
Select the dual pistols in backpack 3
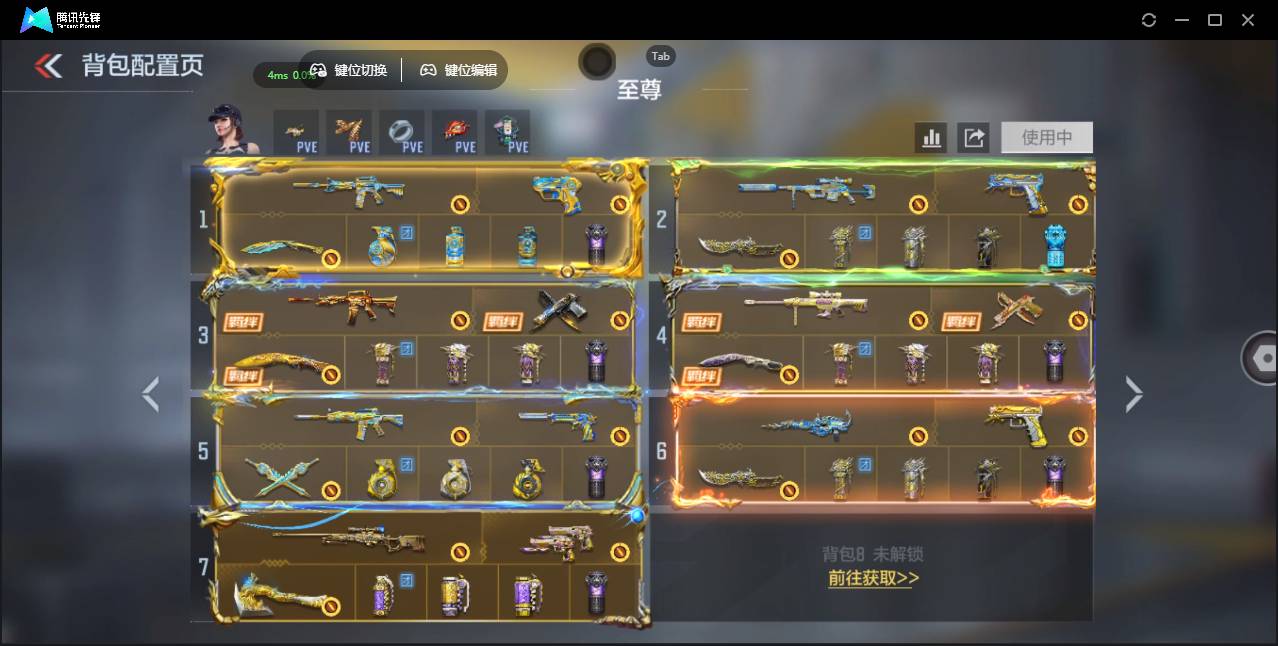pos(559,310)
